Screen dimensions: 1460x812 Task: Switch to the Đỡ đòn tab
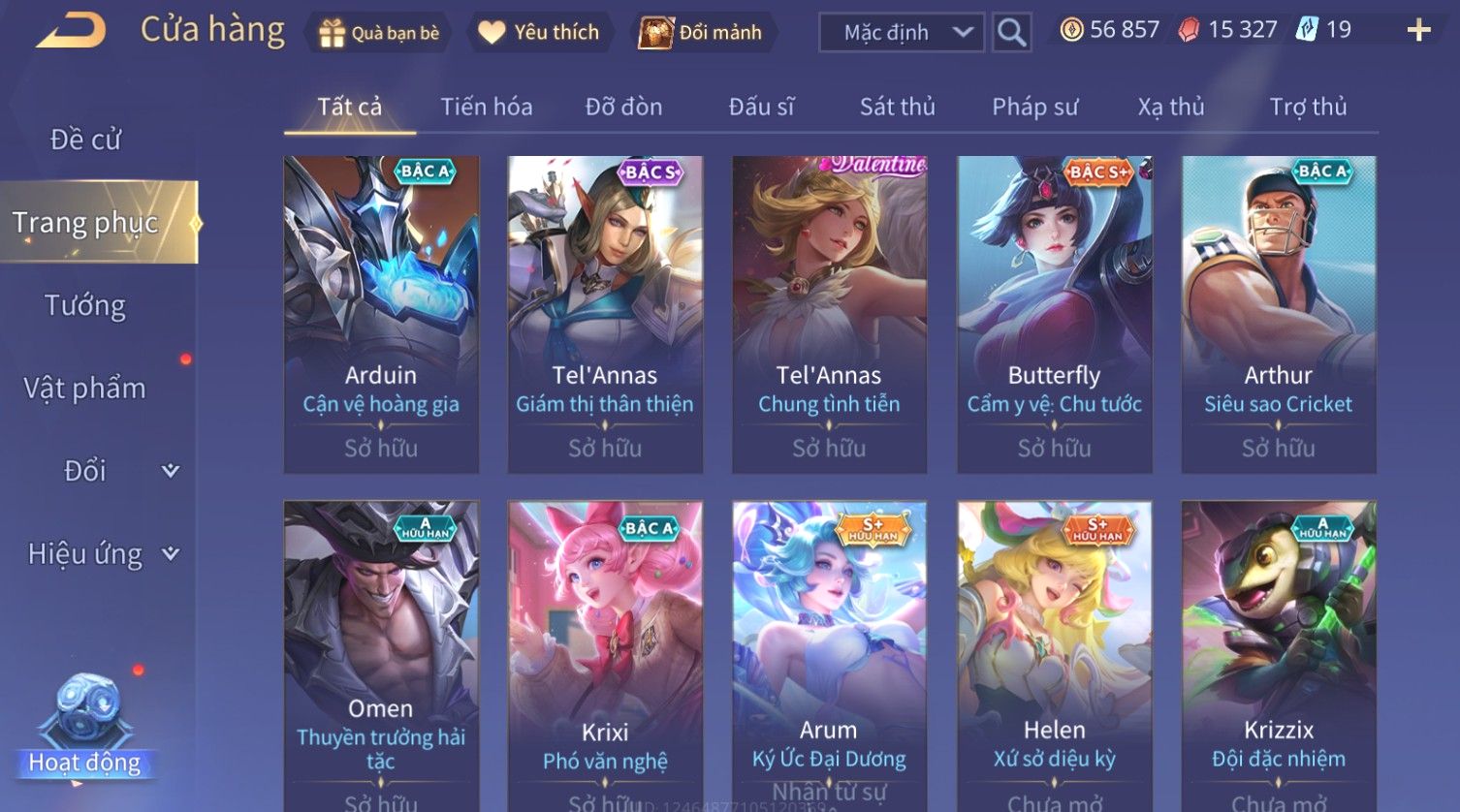tap(623, 107)
